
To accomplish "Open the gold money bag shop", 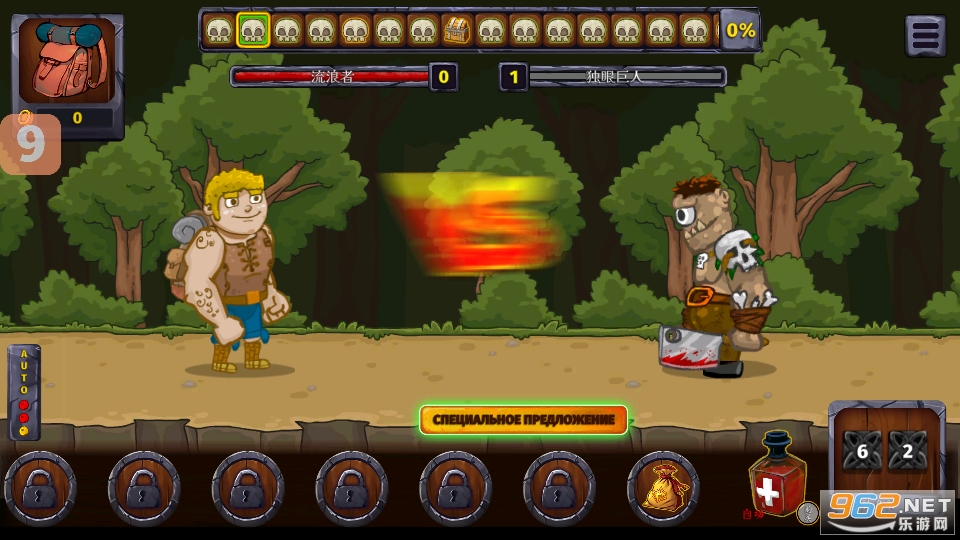I will tap(662, 488).
